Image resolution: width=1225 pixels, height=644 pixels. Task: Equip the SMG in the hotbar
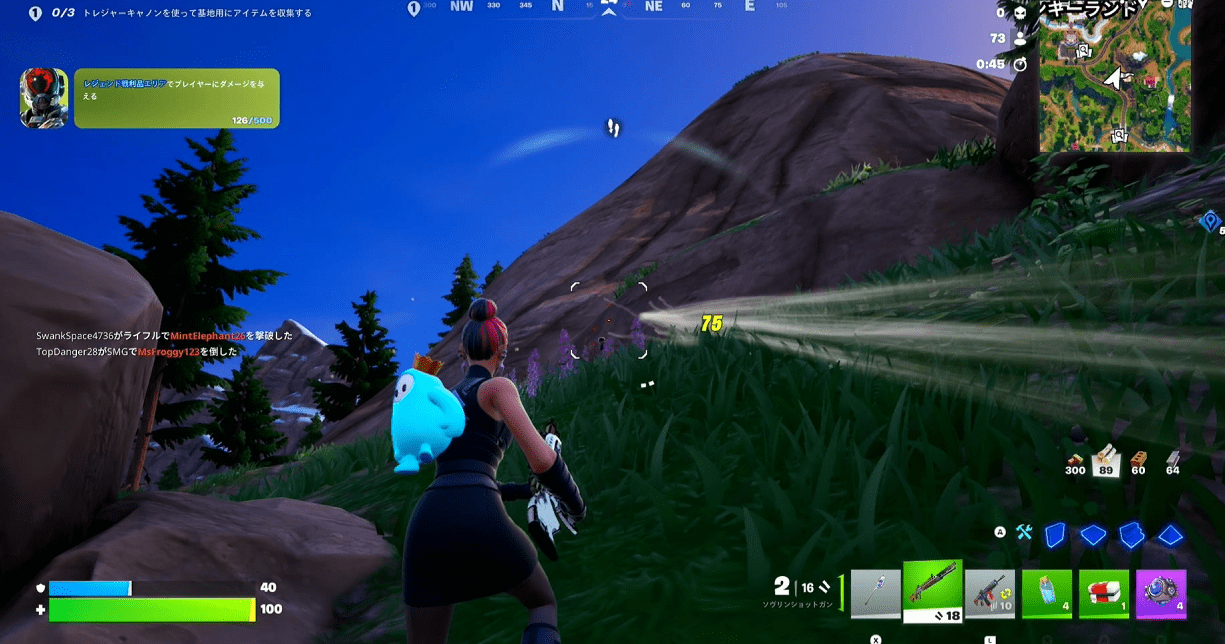pos(990,594)
